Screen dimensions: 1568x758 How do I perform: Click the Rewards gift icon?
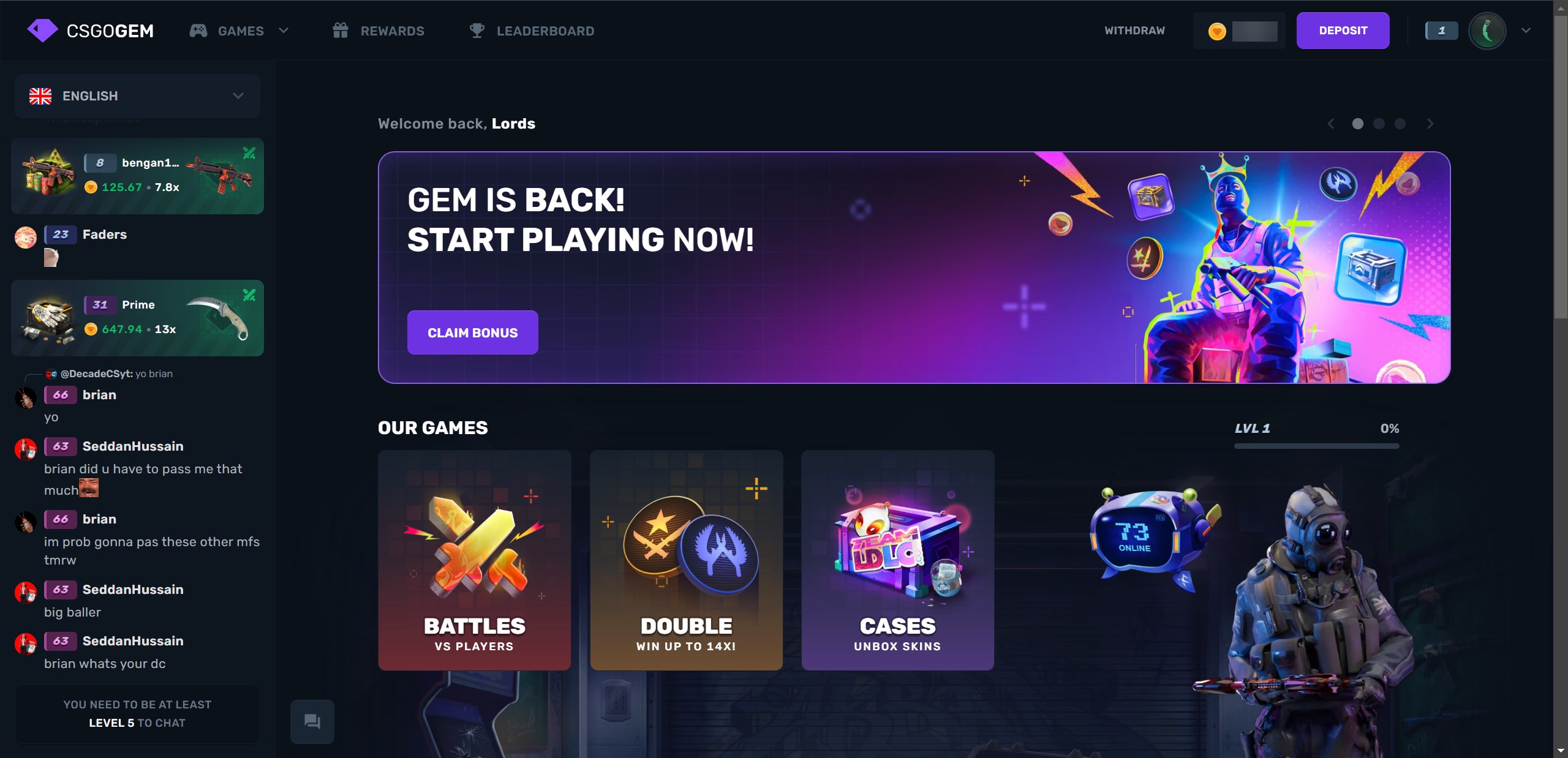(x=341, y=30)
